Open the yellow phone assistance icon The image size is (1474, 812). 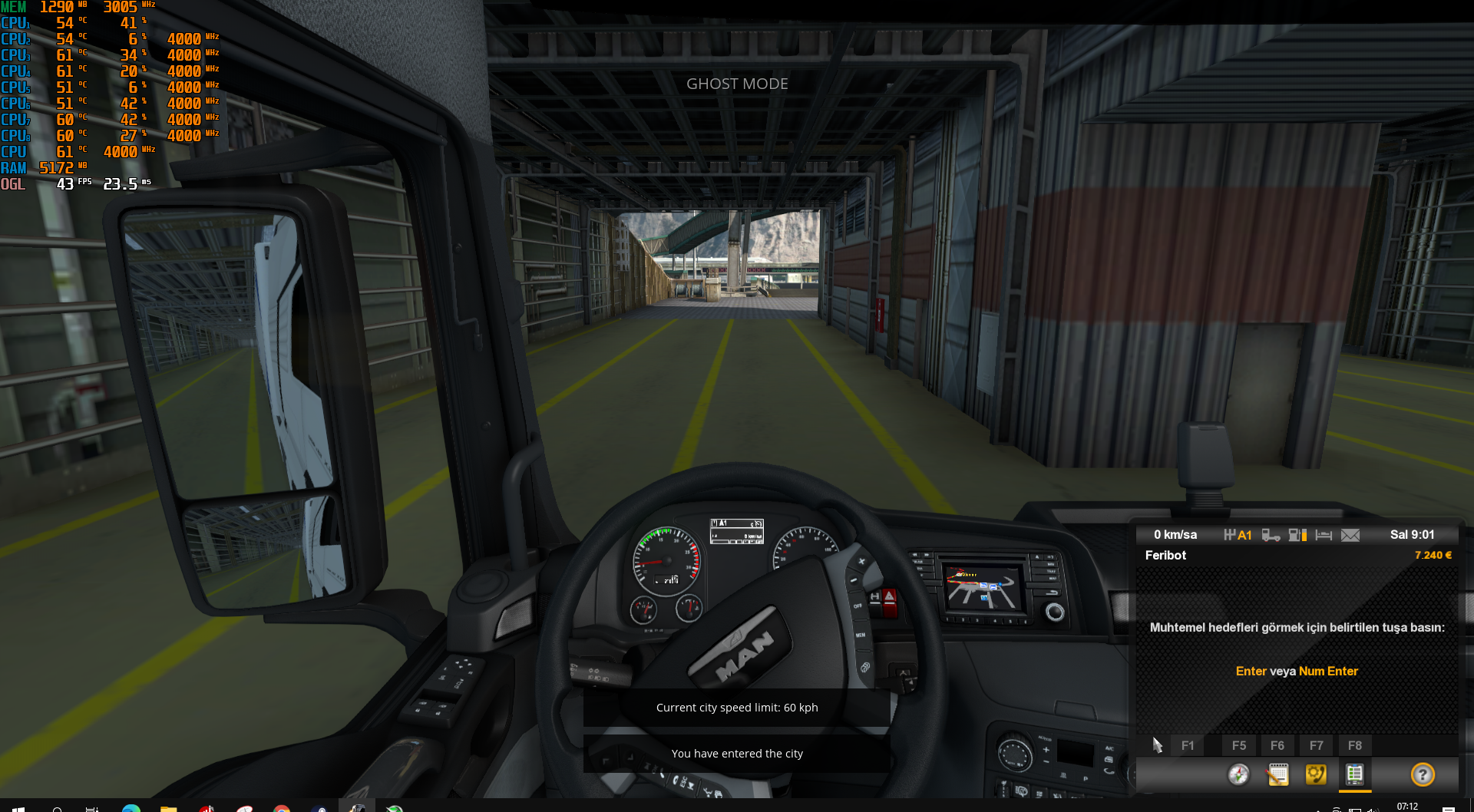(x=1316, y=774)
